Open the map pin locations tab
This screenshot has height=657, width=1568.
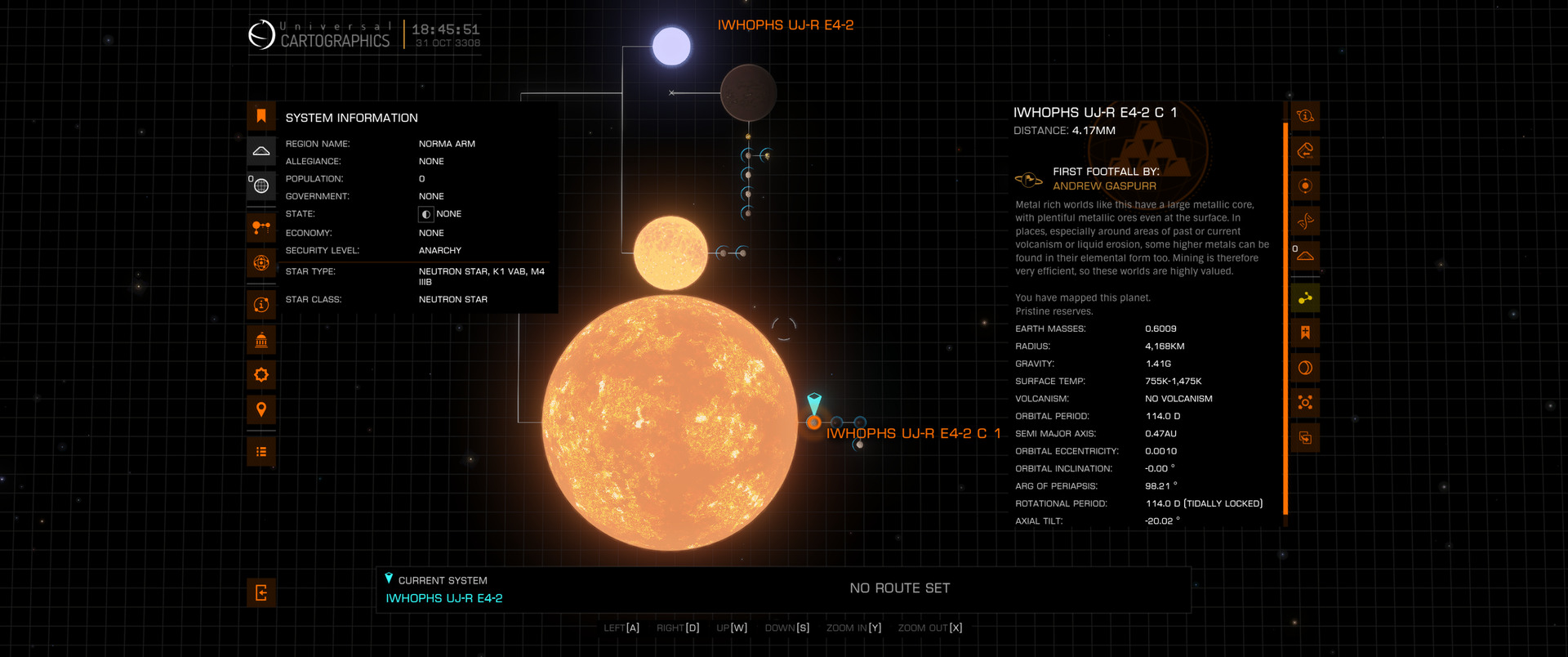pyautogui.click(x=261, y=409)
